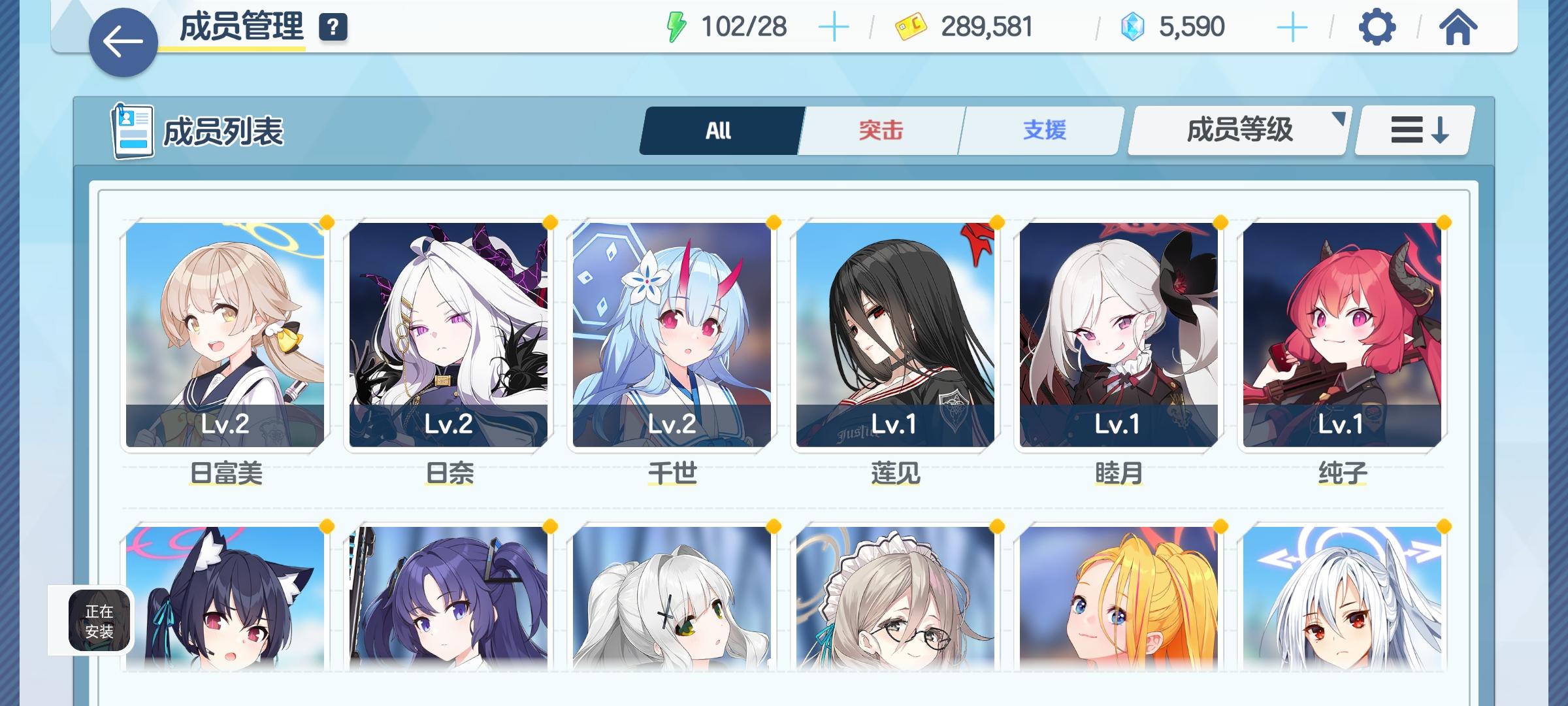Switch to the 支援 tab
1568x706 pixels.
pyautogui.click(x=1041, y=129)
